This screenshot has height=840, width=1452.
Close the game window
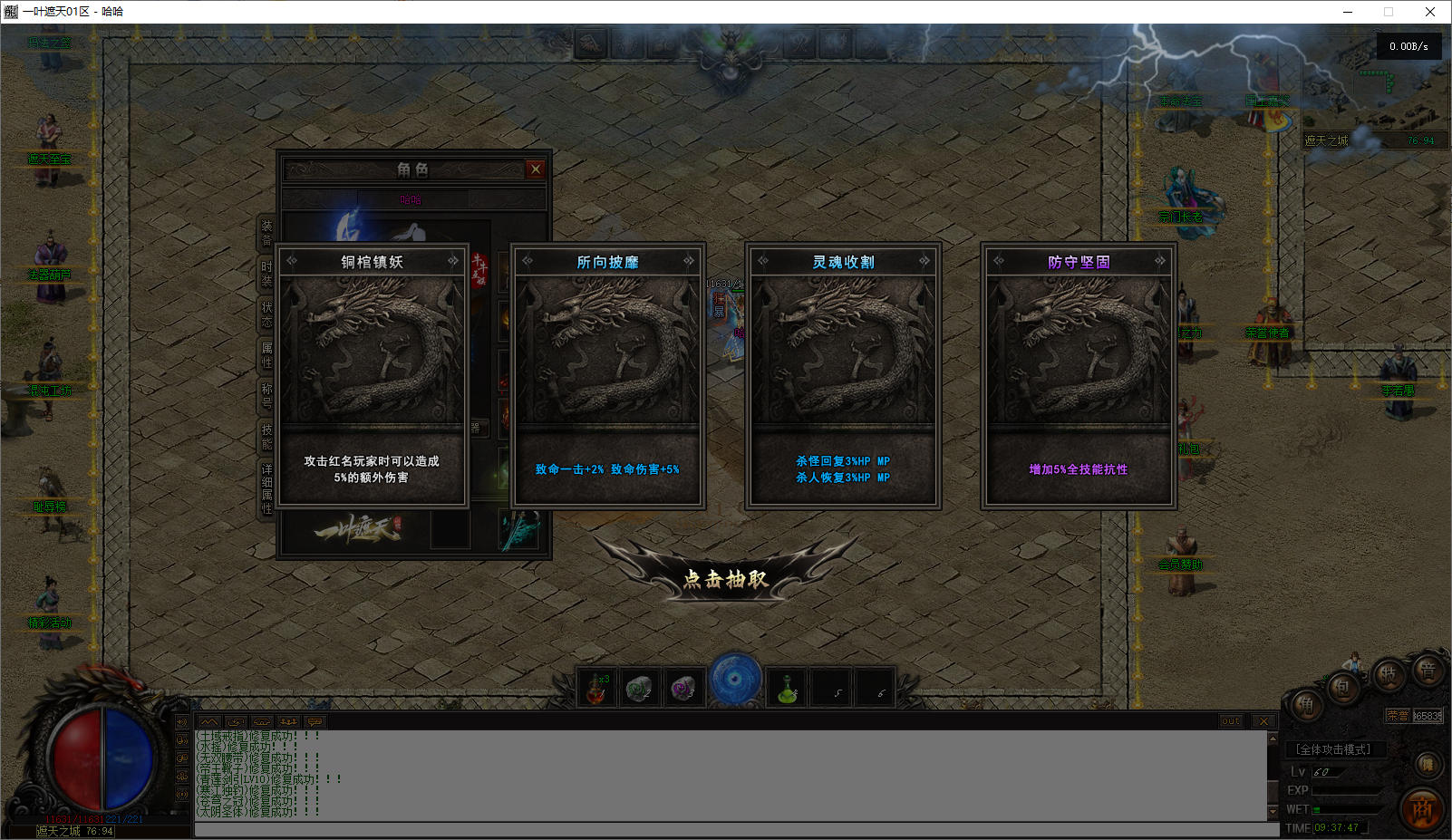coord(1430,12)
